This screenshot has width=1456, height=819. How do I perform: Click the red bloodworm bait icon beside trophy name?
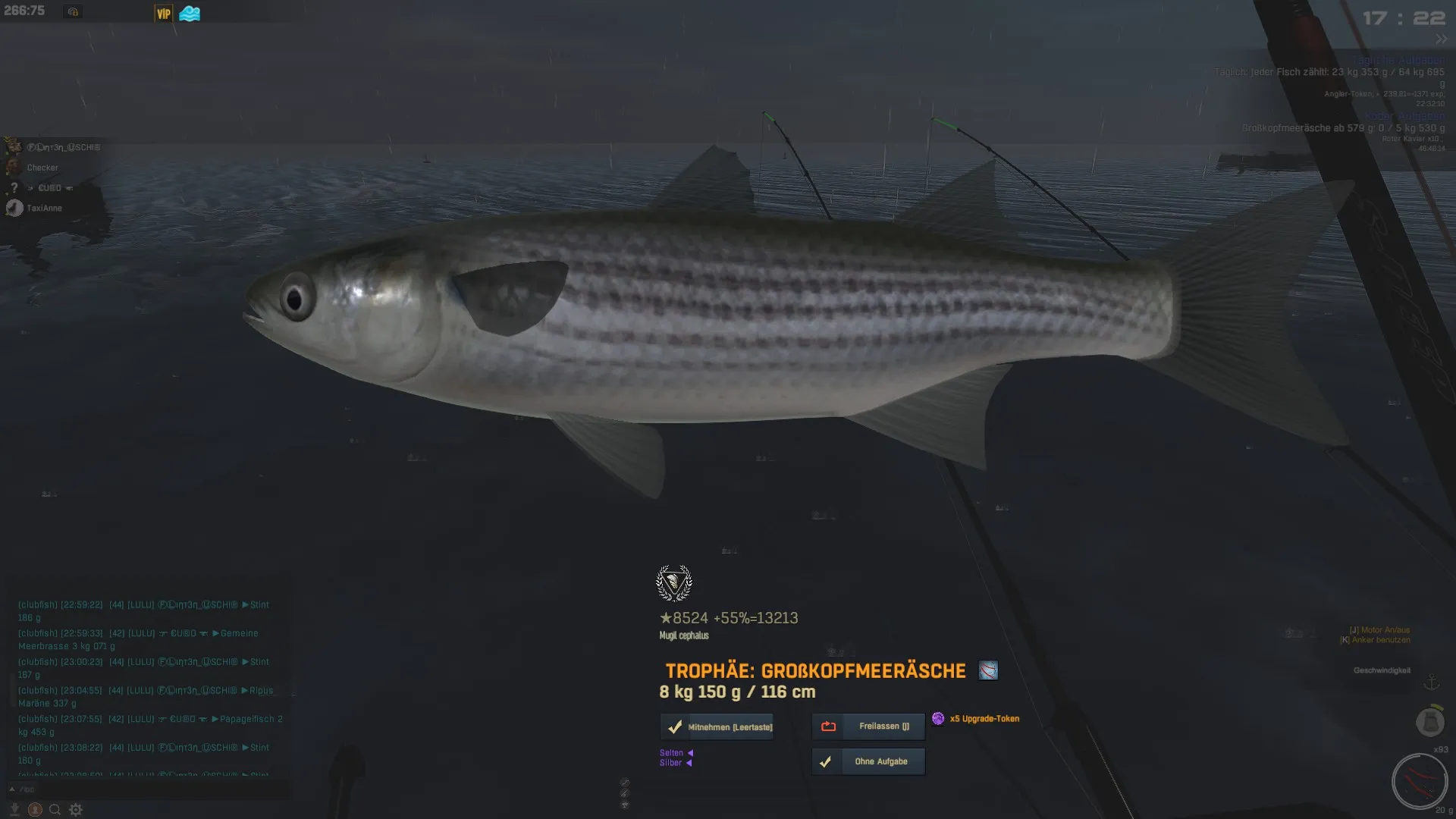[988, 670]
